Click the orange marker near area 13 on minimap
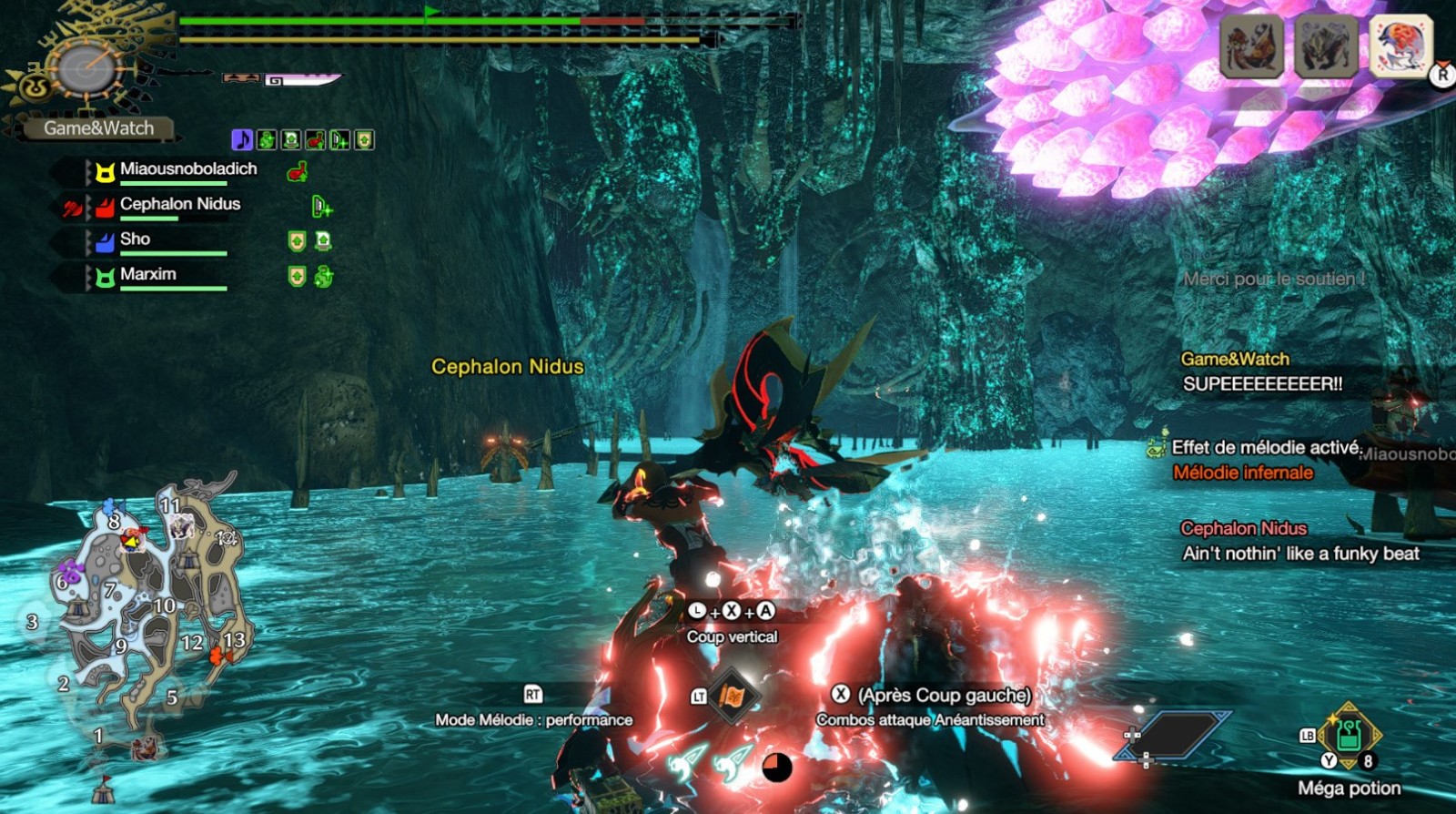The width and height of the screenshot is (1456, 814). click(217, 656)
